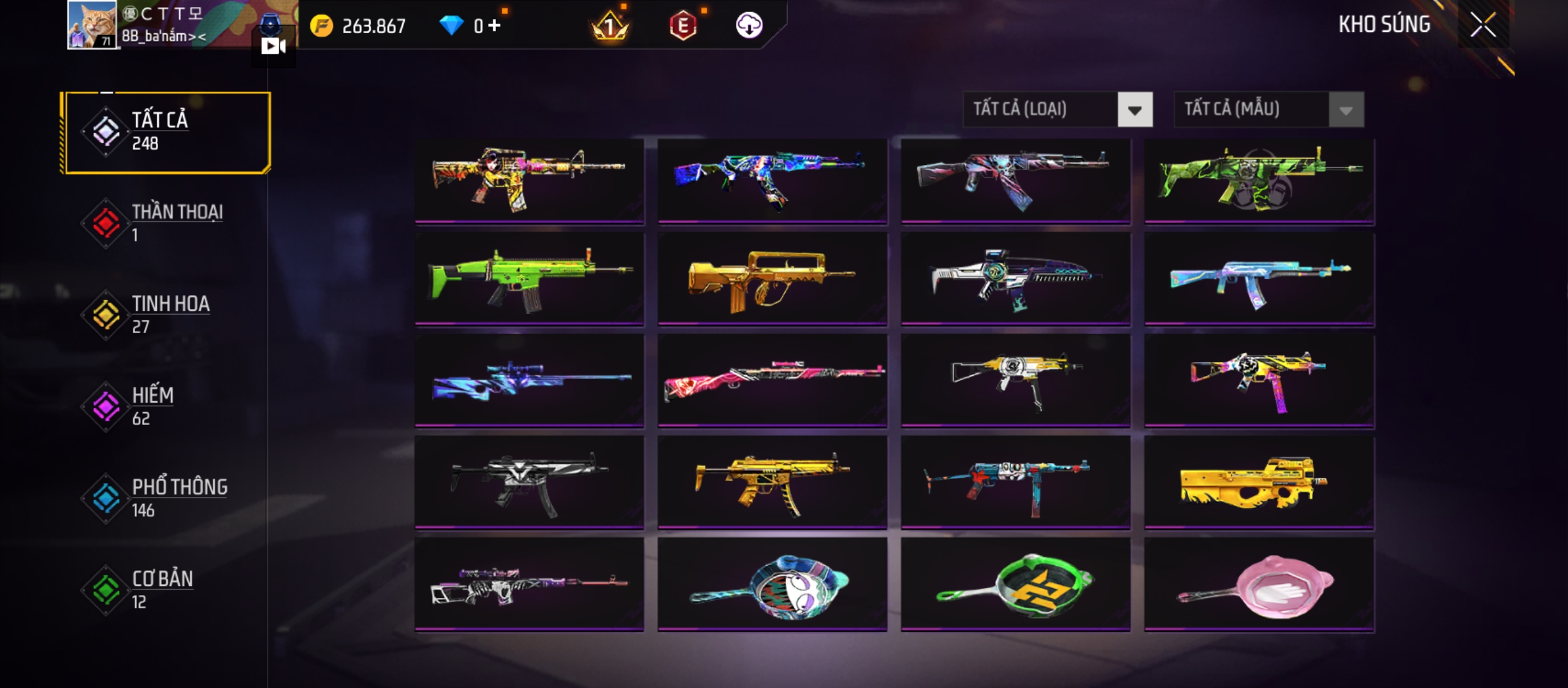Pick the pink frying pan skin
The width and height of the screenshot is (1568, 688).
(x=1259, y=585)
